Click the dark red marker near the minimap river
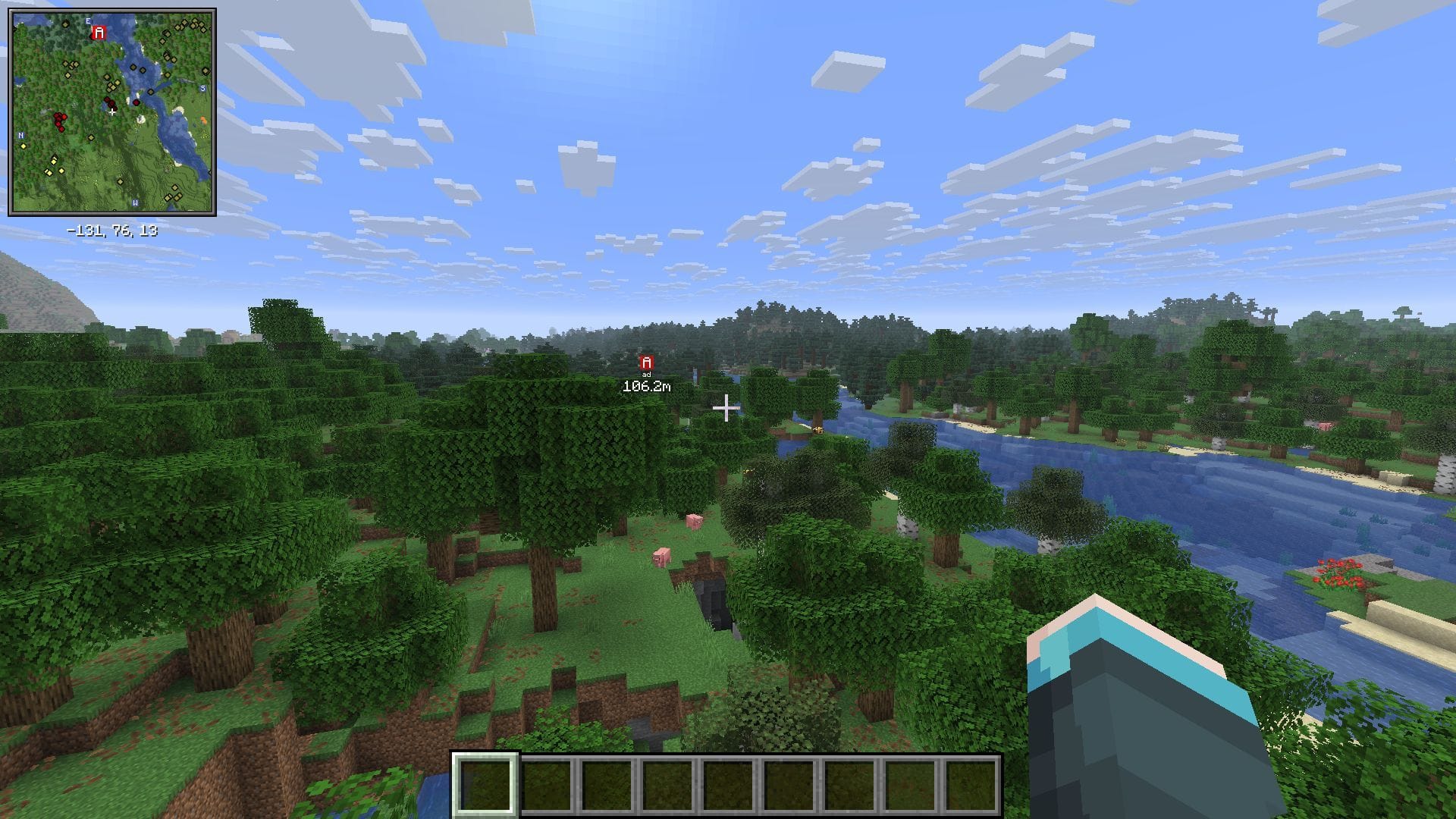 point(136,102)
